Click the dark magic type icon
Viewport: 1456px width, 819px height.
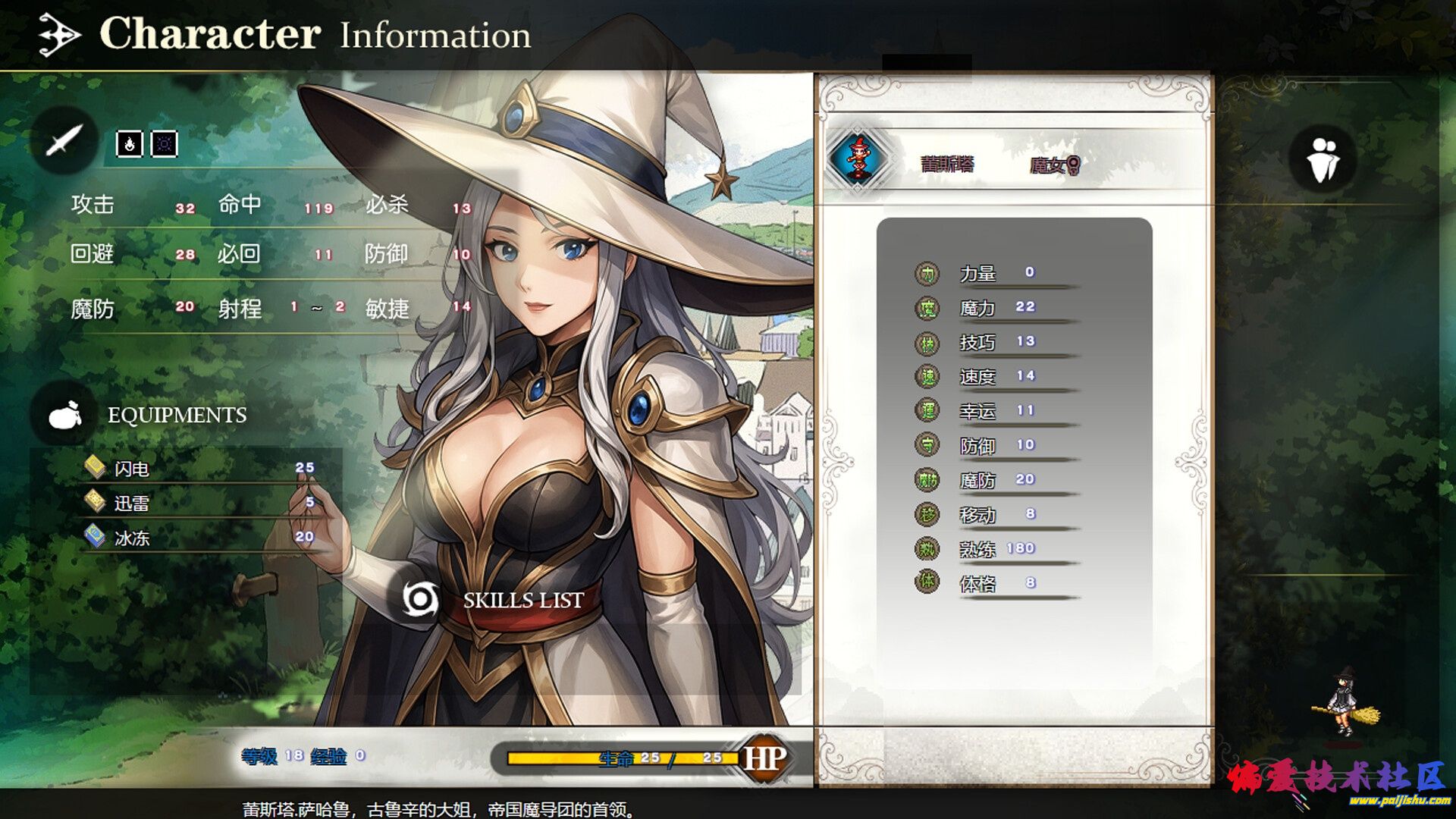[x=165, y=143]
